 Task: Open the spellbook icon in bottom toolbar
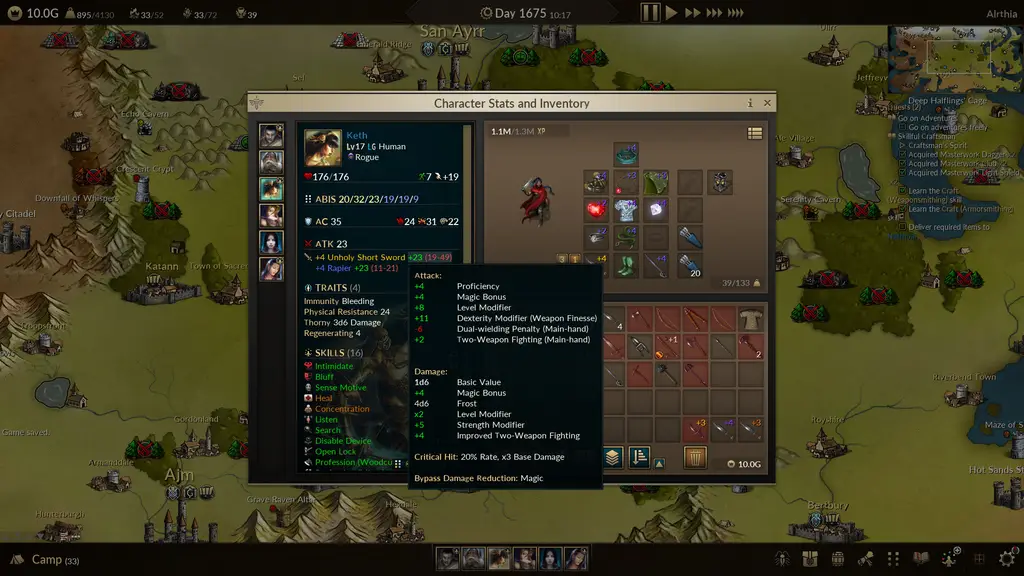click(921, 558)
